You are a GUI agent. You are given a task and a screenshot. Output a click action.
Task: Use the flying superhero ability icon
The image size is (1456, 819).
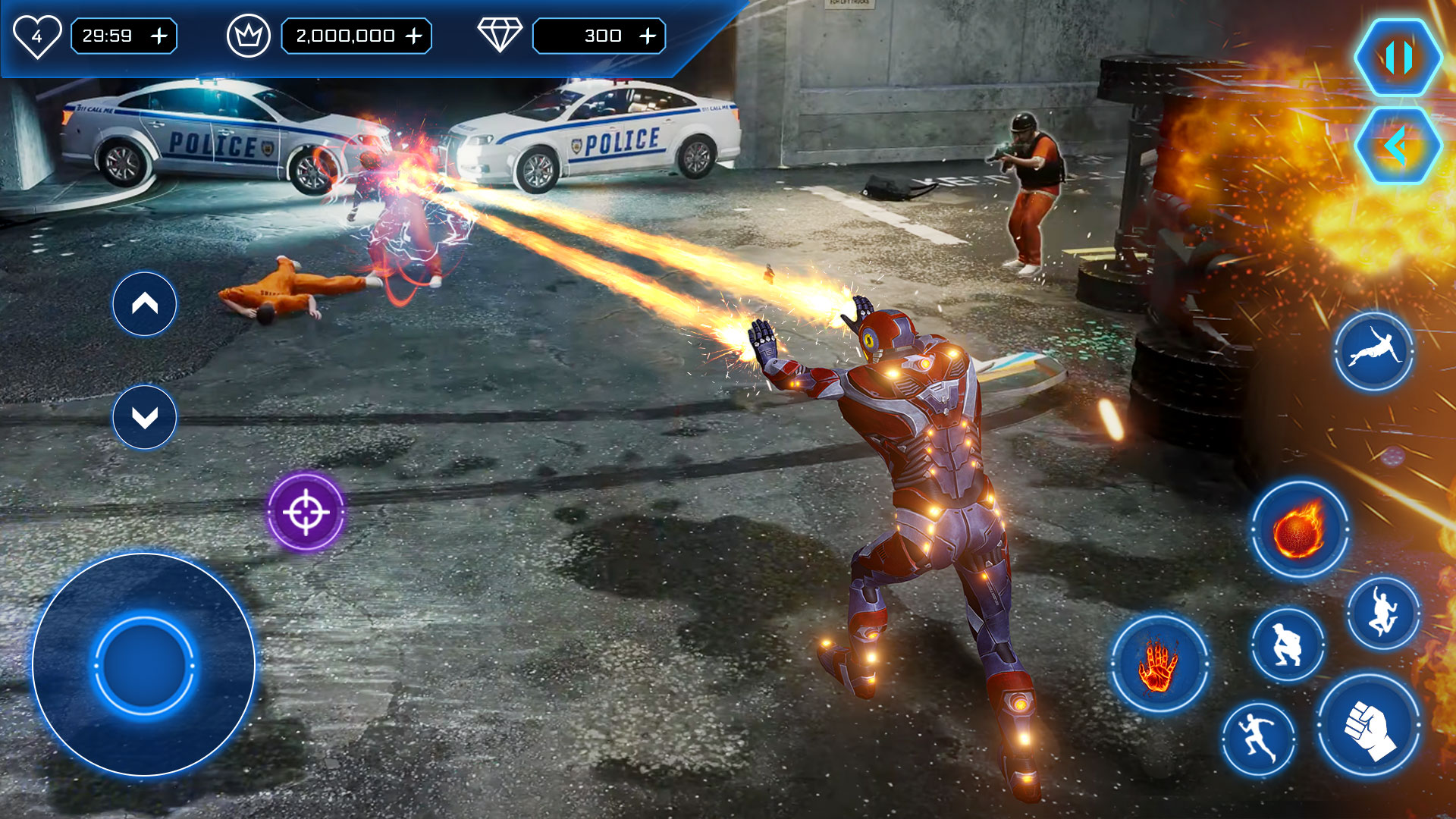point(1373,352)
